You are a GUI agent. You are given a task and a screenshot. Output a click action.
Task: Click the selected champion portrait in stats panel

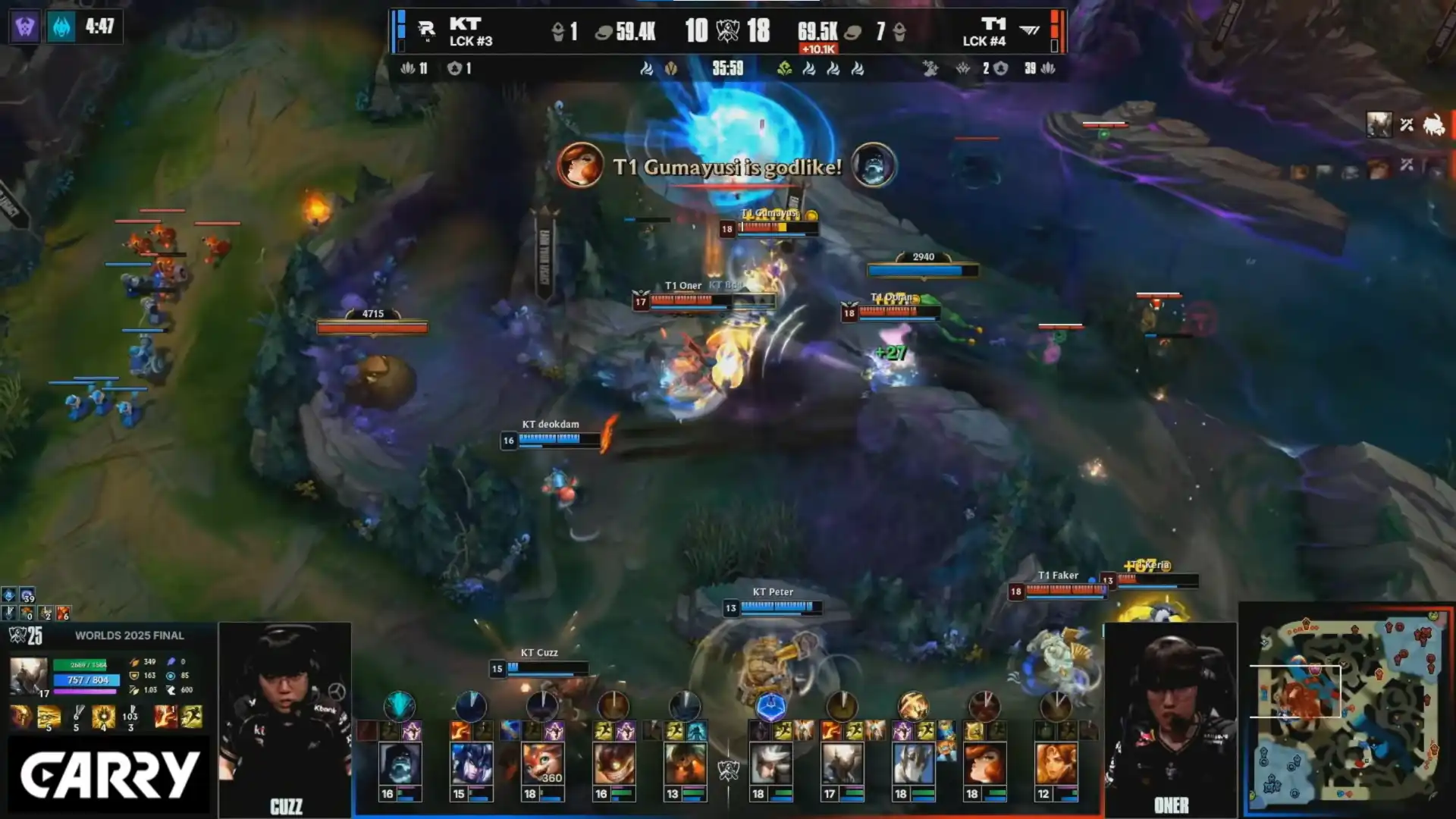pyautogui.click(x=28, y=676)
